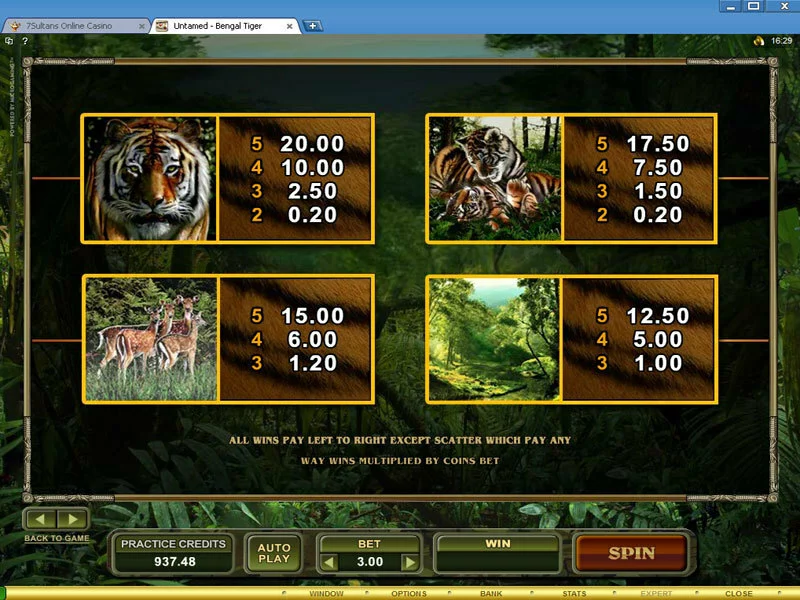This screenshot has height=600, width=800.
Task: Activate the Auto Play button
Action: [x=273, y=553]
